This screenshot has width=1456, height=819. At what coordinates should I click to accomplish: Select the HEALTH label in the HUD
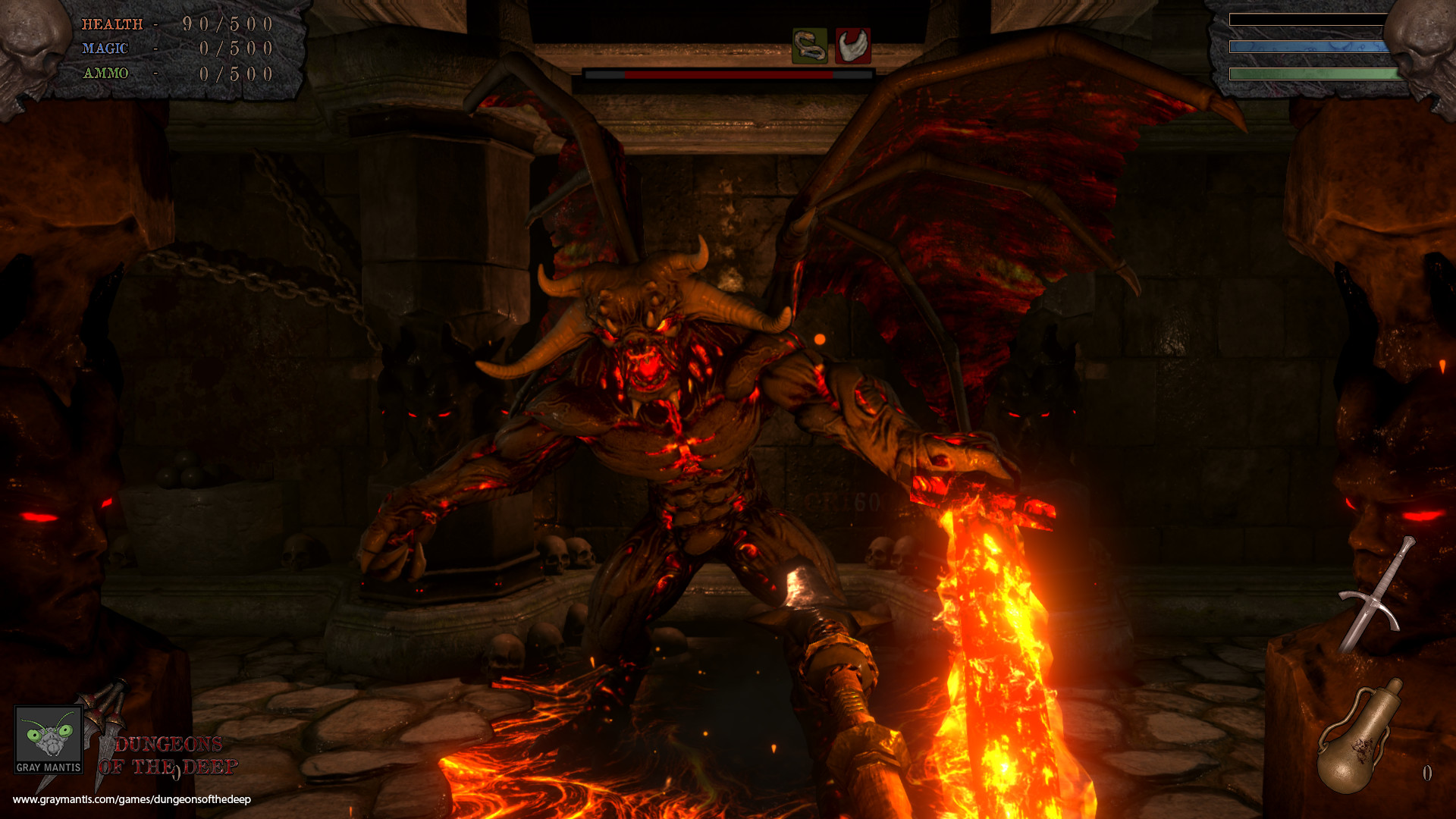coord(112,24)
